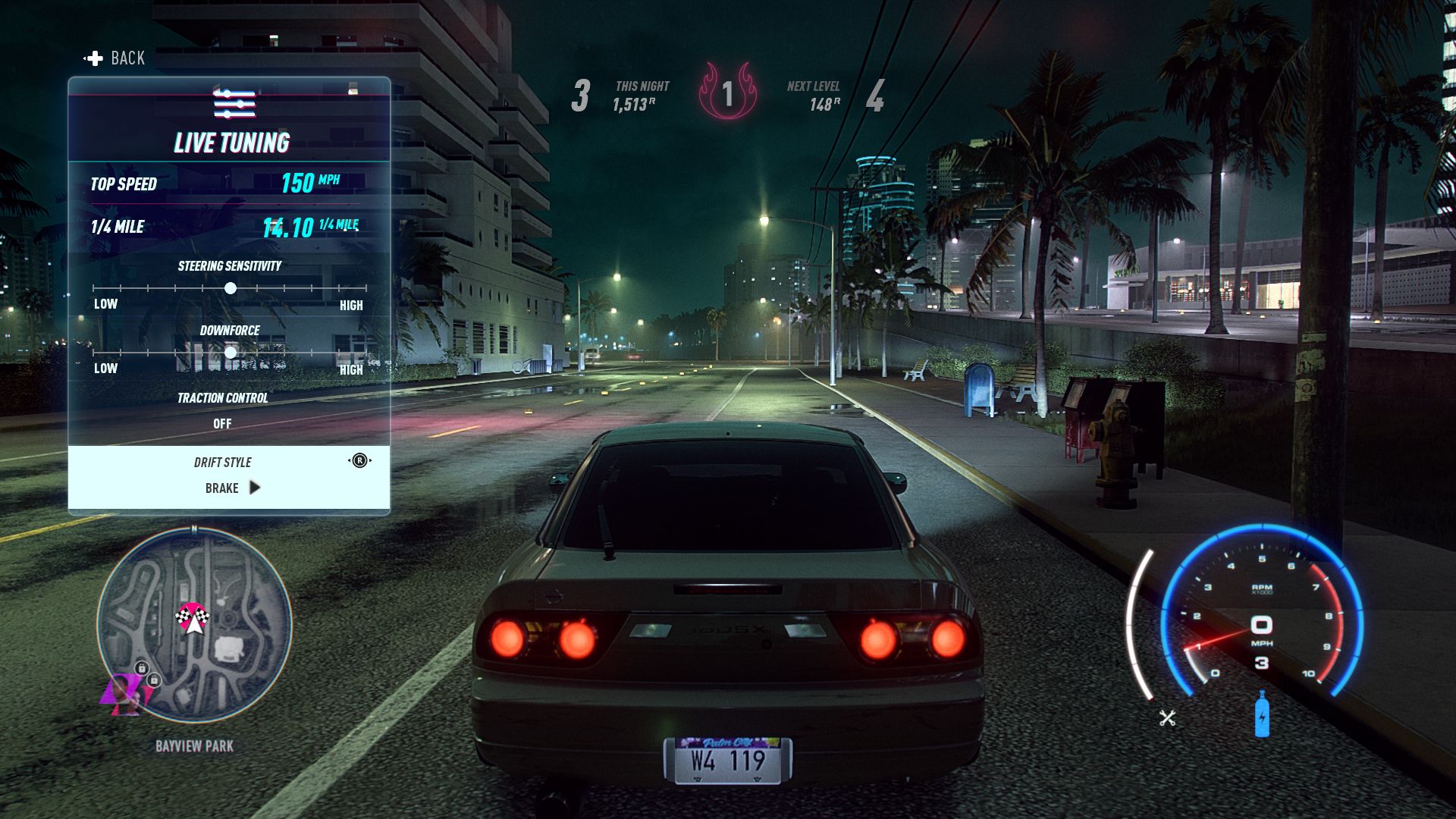Click the wrench repair icon
The height and width of the screenshot is (819, 1456).
coord(1167,717)
